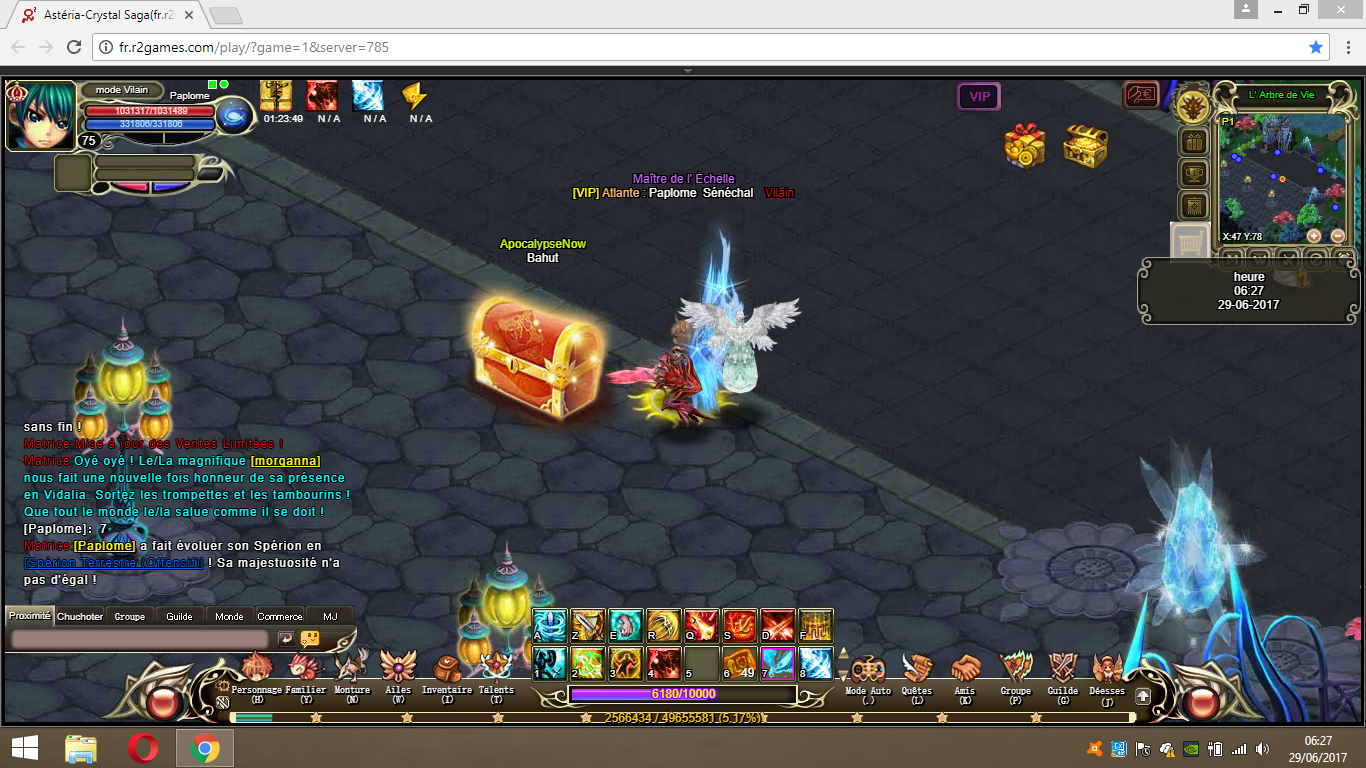Switch to the Chuchoter chat tab
1366x768 pixels.
click(80, 616)
